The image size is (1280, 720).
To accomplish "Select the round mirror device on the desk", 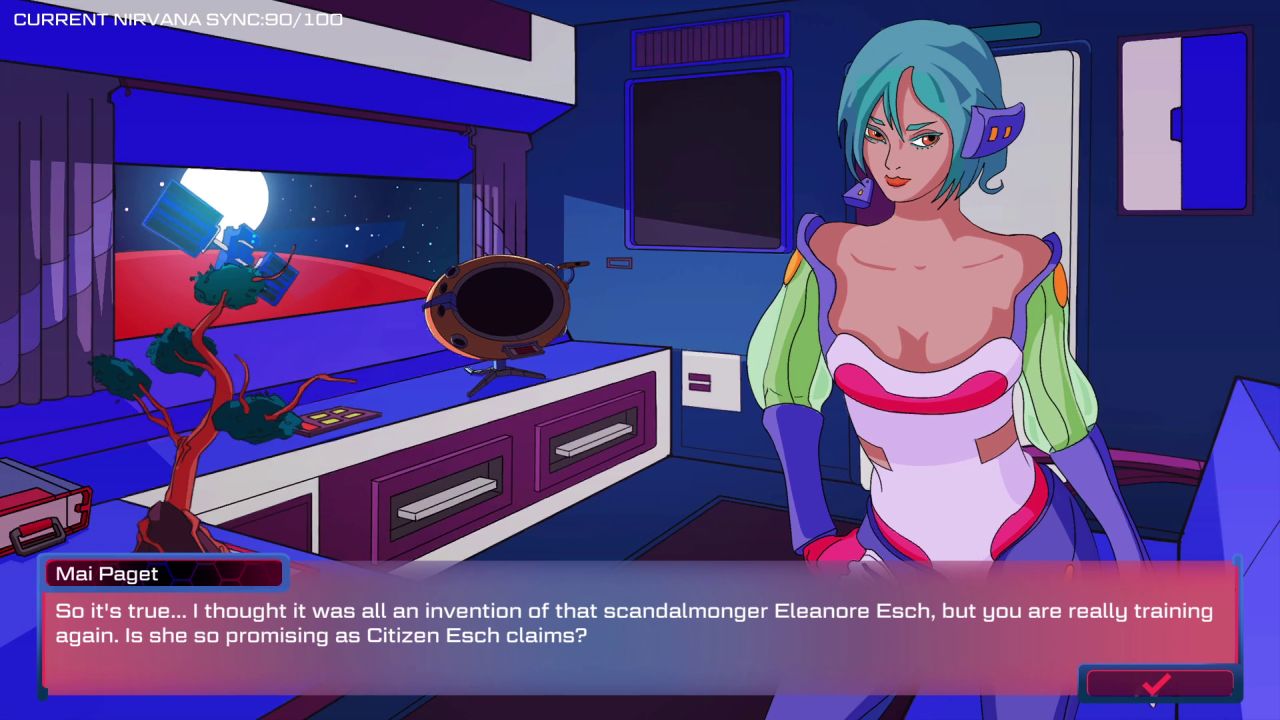I will [498, 305].
